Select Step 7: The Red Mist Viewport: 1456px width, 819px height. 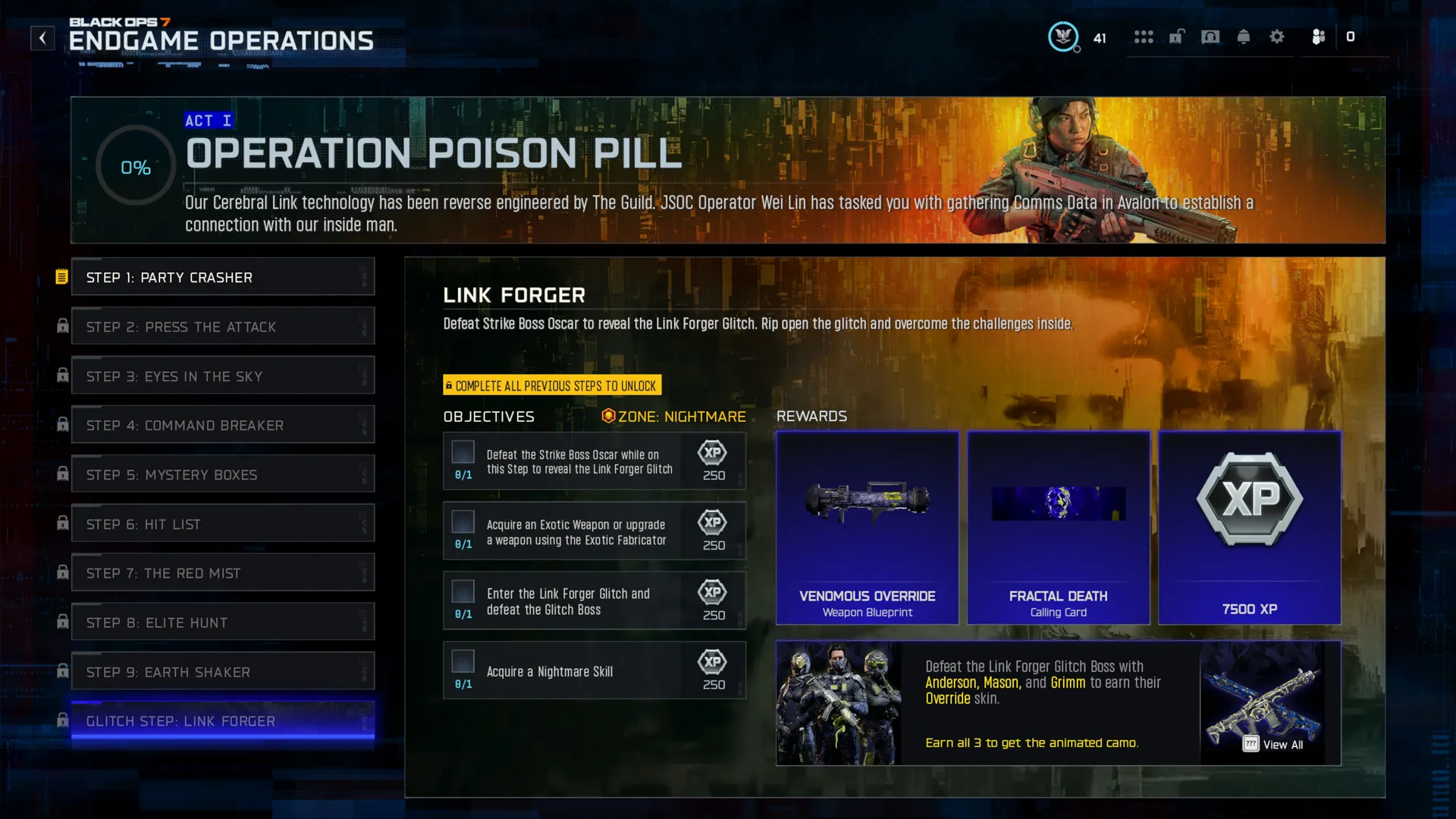(x=222, y=573)
